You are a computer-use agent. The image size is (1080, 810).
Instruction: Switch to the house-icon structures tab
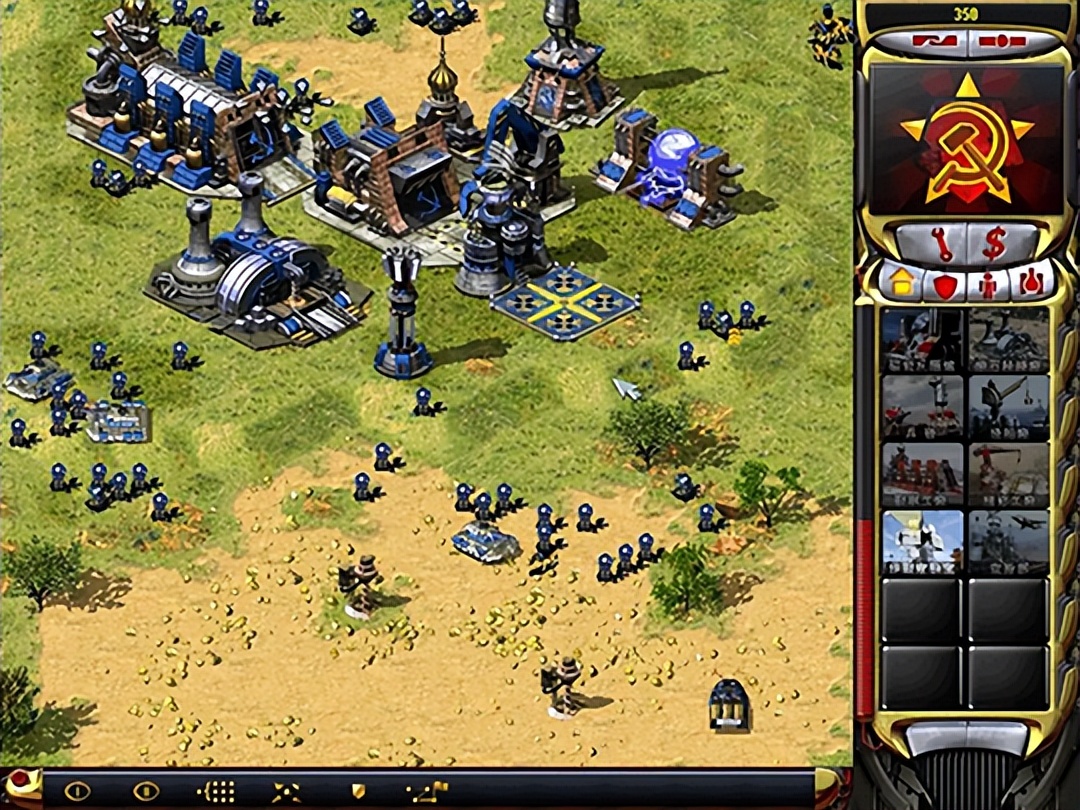tap(902, 284)
